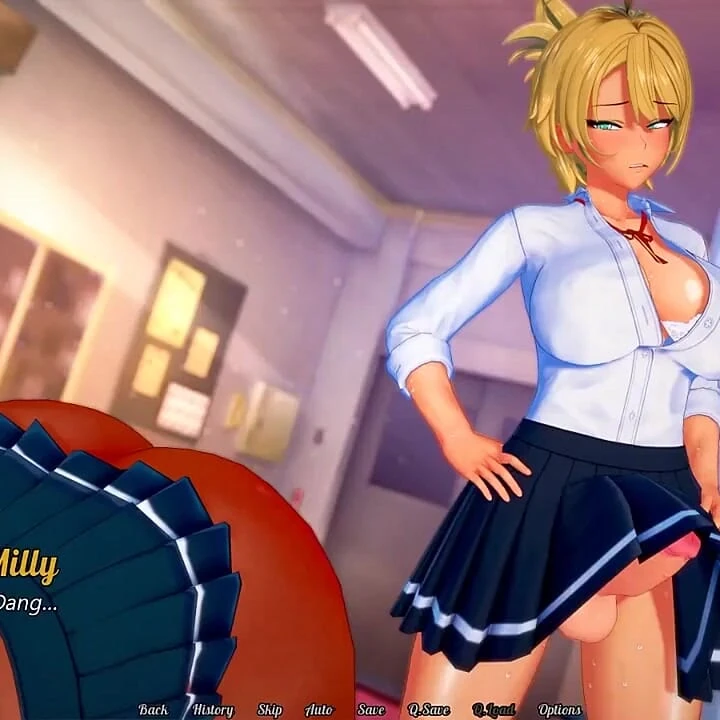Screen dimensions: 720x720
Task: Toggle Auto advance mode
Action: coord(319,709)
